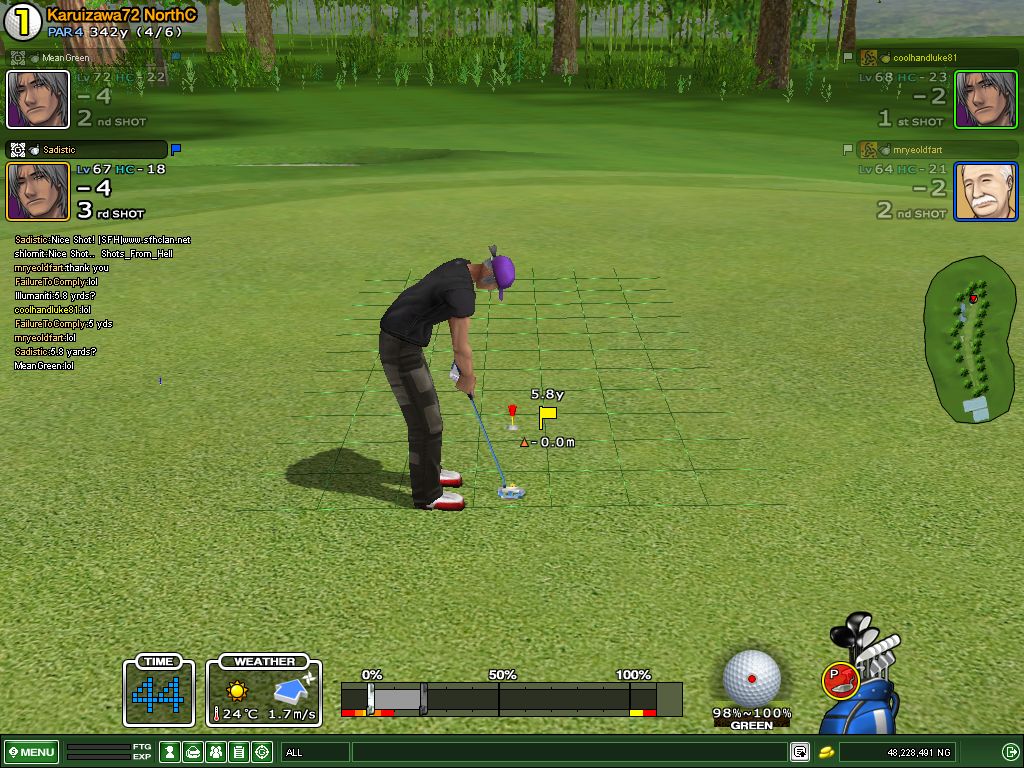Select mryeoldfart's player portrait

point(985,191)
